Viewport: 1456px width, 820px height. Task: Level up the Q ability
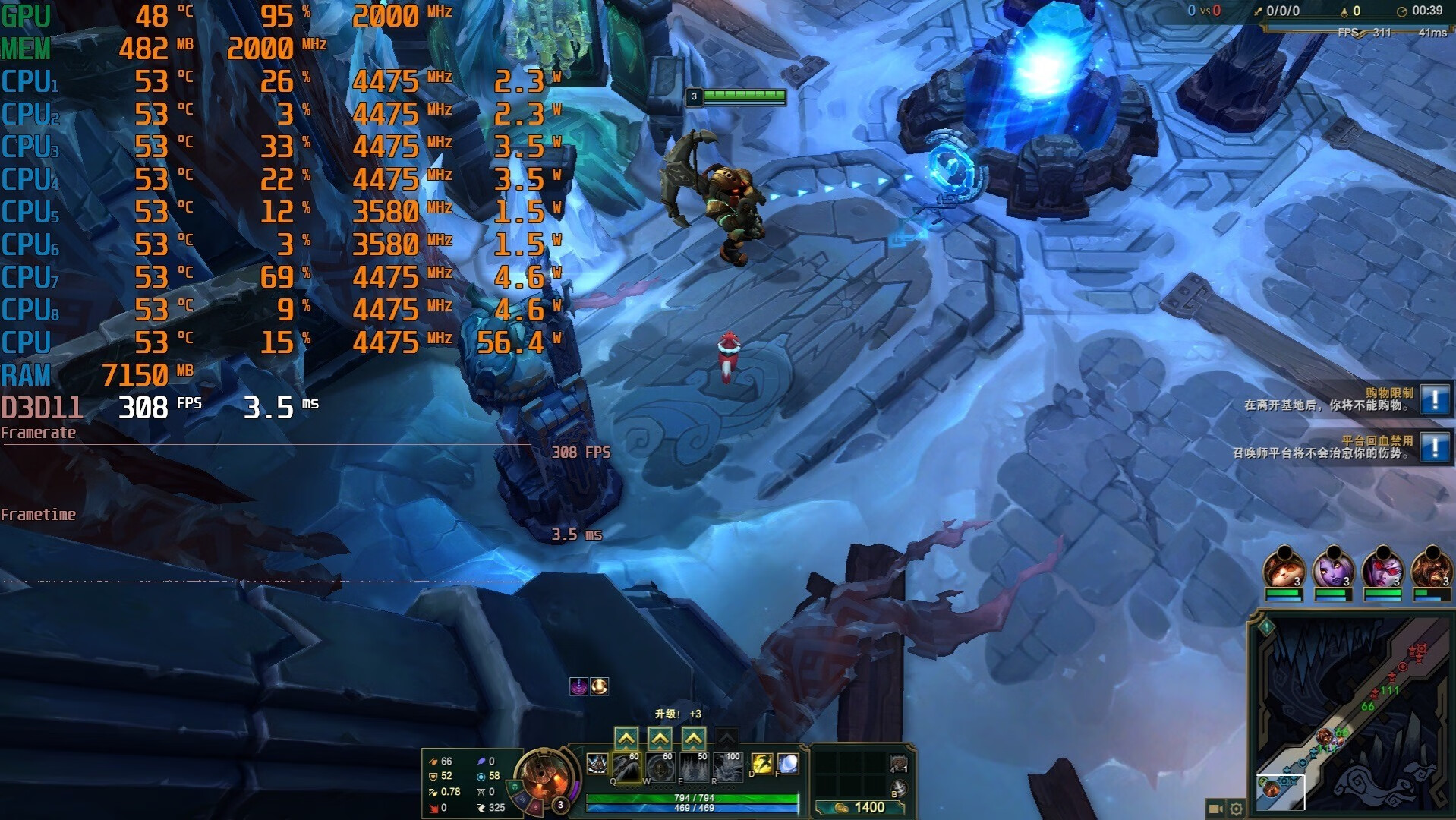626,738
